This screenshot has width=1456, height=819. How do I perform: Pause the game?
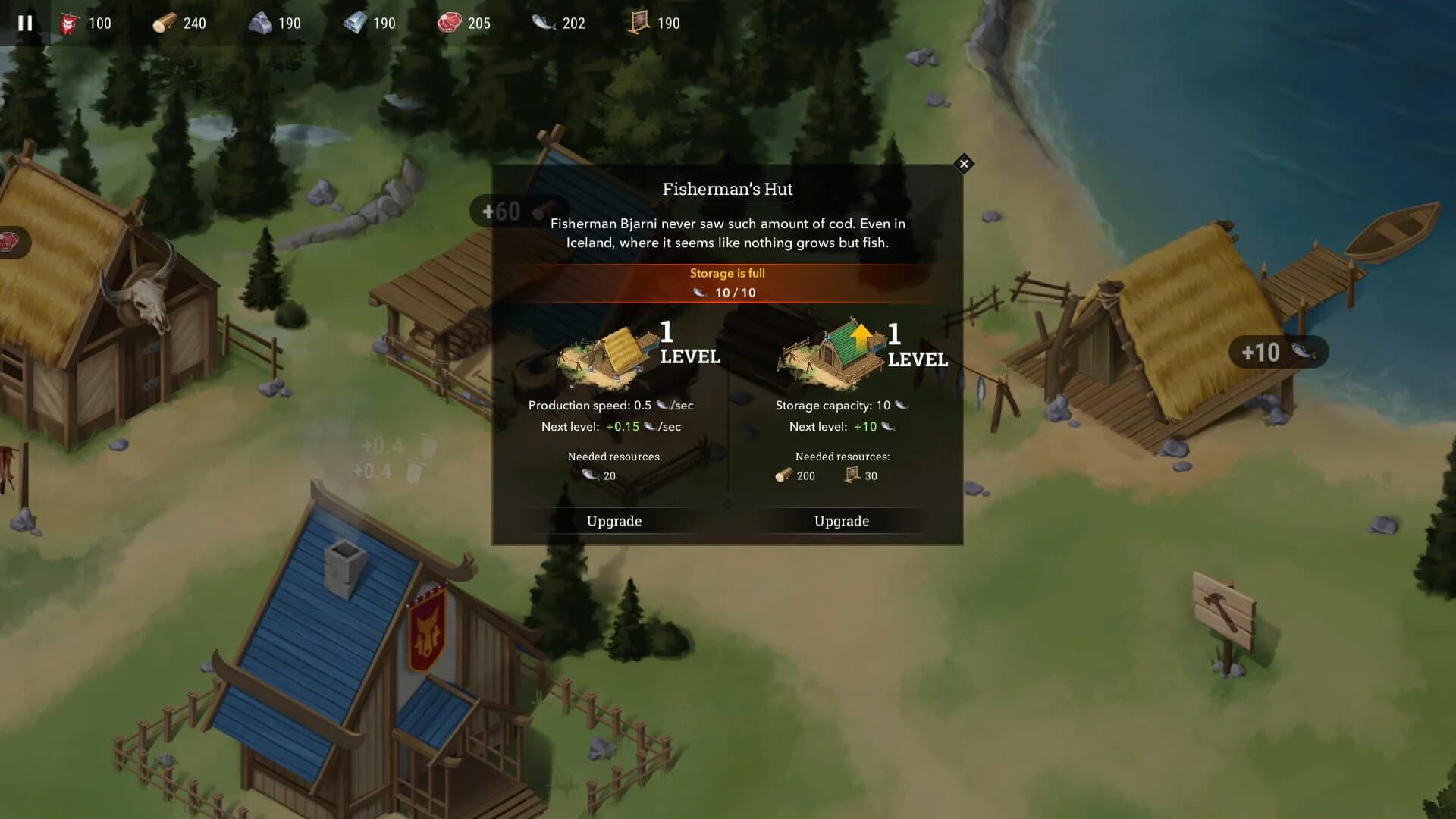(x=24, y=23)
